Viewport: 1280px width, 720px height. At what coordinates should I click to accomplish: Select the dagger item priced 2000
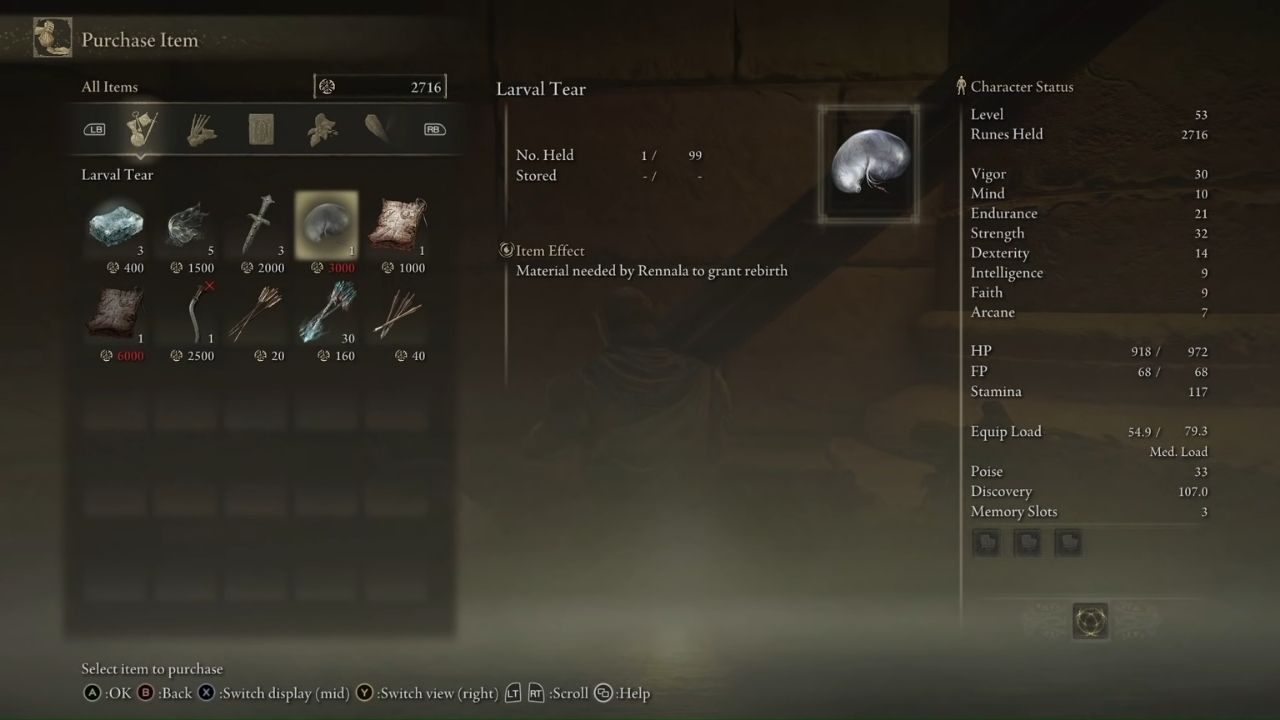point(255,222)
